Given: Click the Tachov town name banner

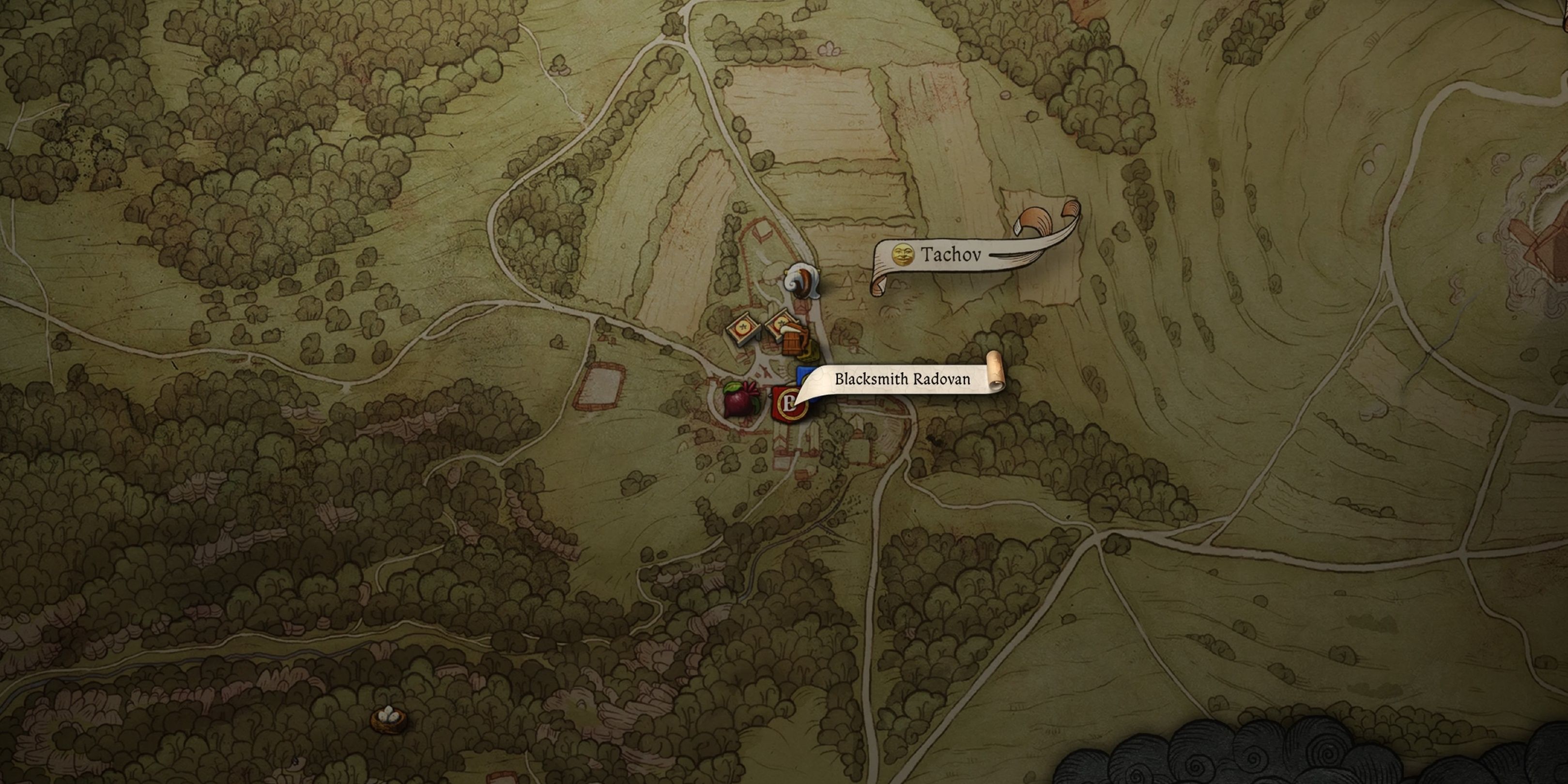Looking at the screenshot, I should tap(950, 254).
